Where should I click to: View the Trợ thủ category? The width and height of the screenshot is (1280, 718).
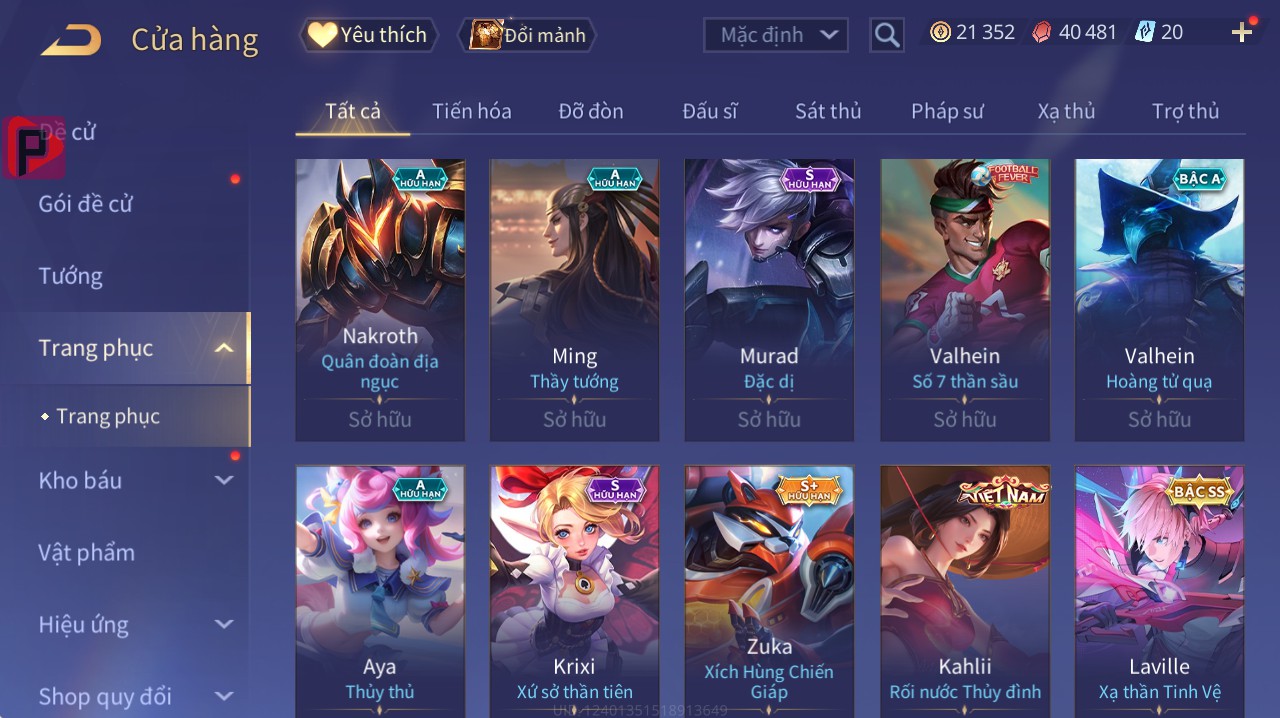1185,111
